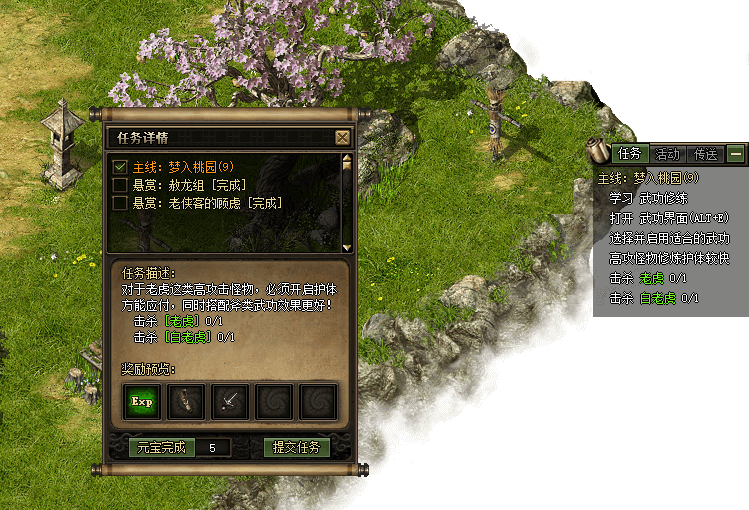Click the scroll icon beside the tracker tabs
This screenshot has width=749, height=510.
(599, 151)
